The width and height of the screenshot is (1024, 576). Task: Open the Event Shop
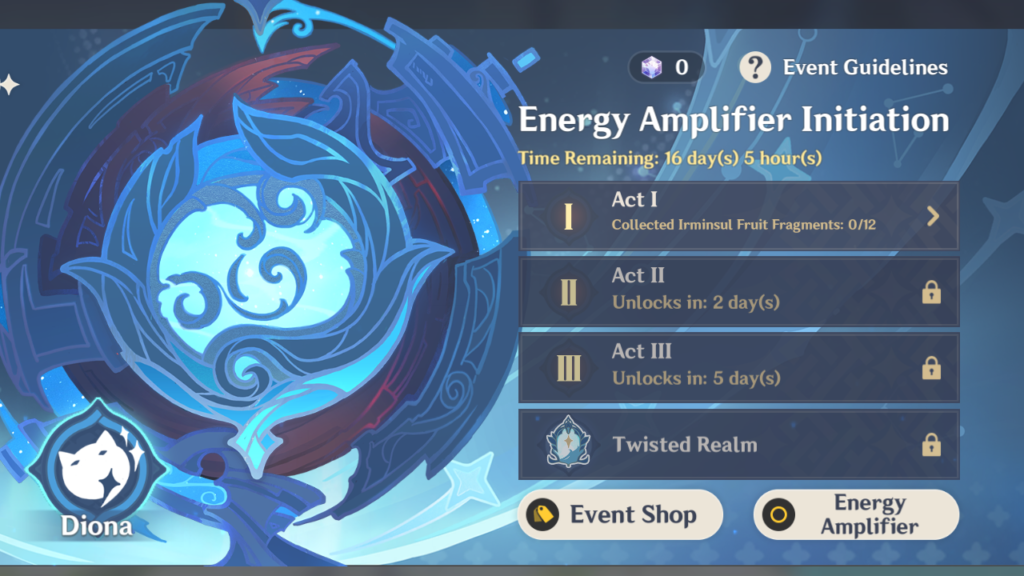(x=620, y=515)
